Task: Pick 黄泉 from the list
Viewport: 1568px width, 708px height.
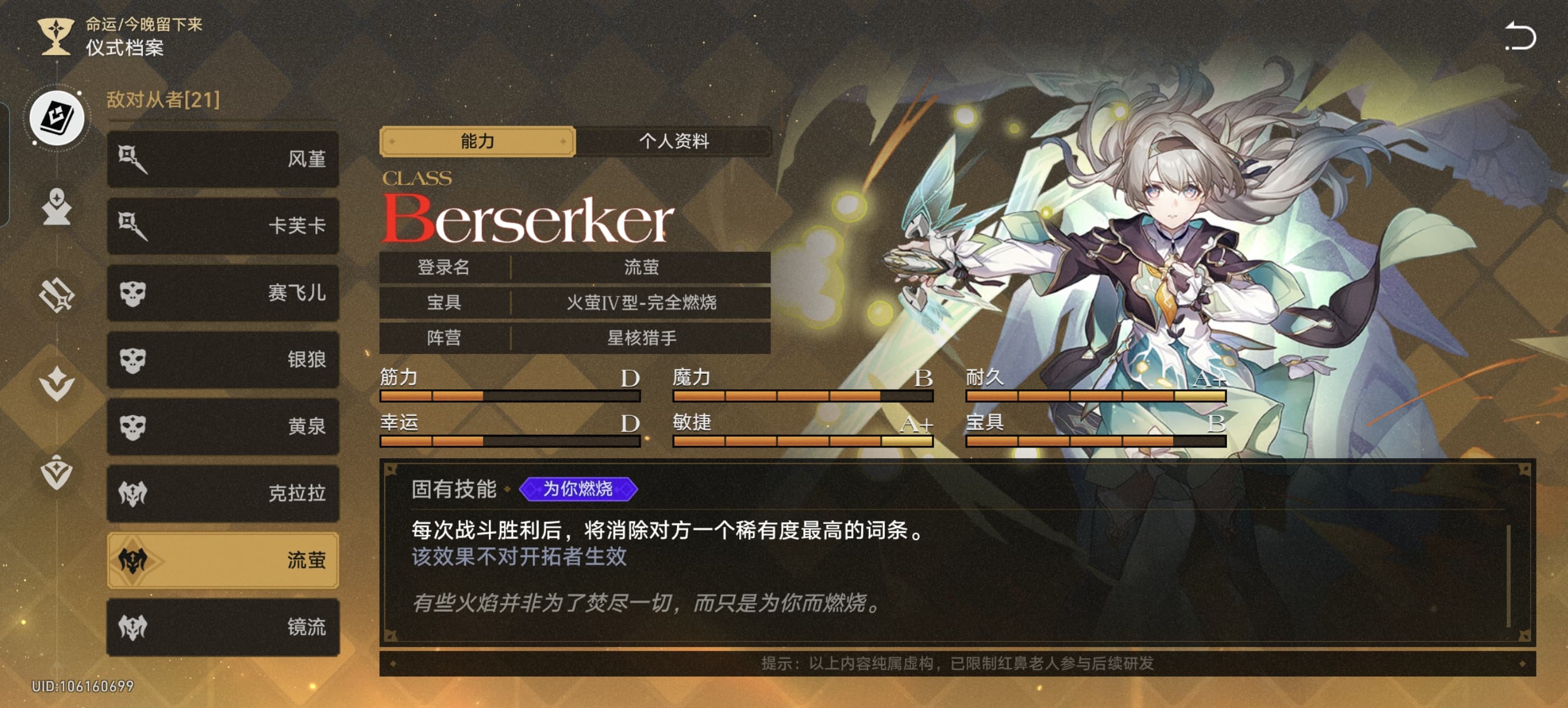Action: tap(223, 426)
